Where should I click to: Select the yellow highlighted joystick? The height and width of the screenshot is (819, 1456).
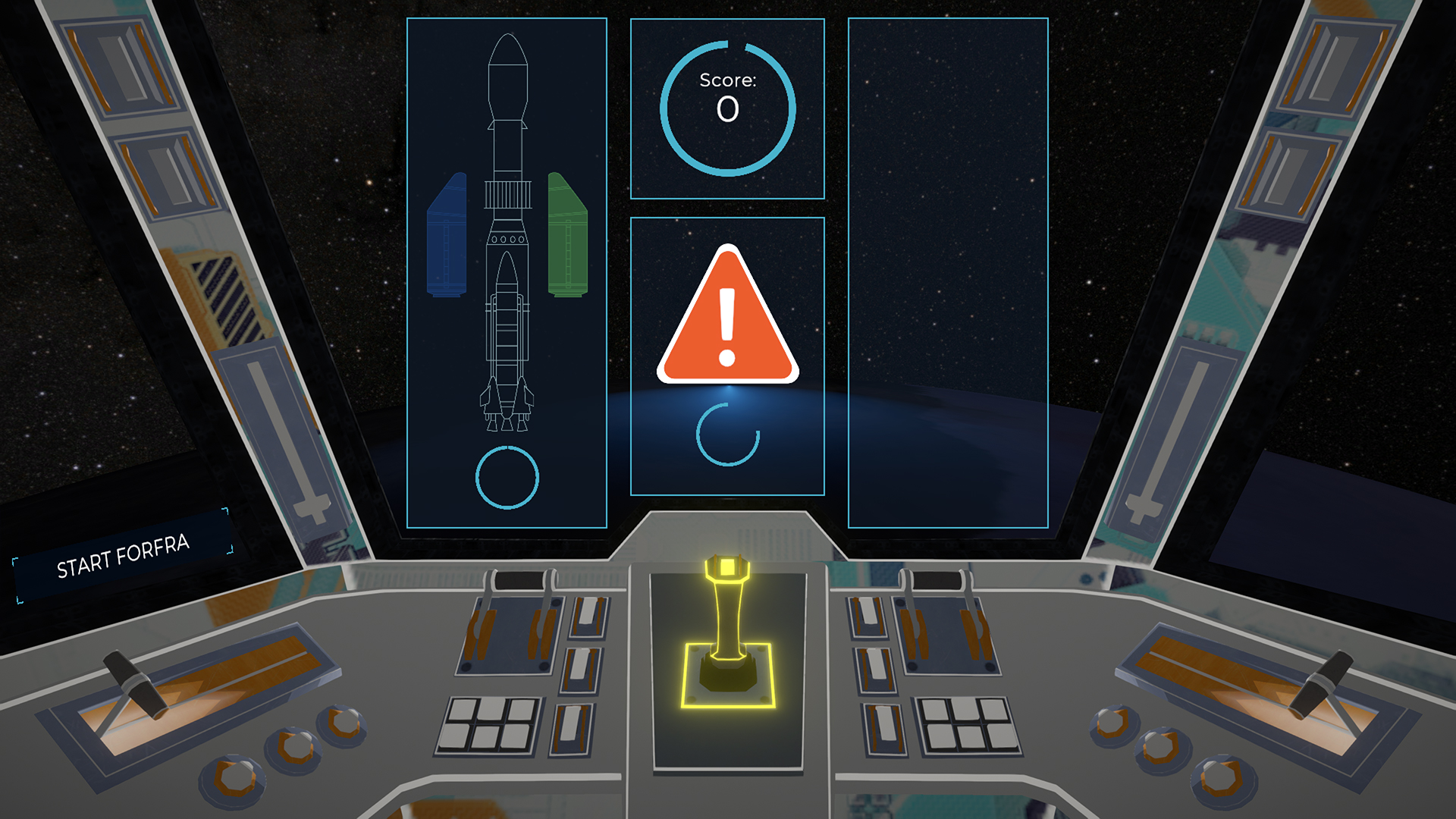point(727,629)
